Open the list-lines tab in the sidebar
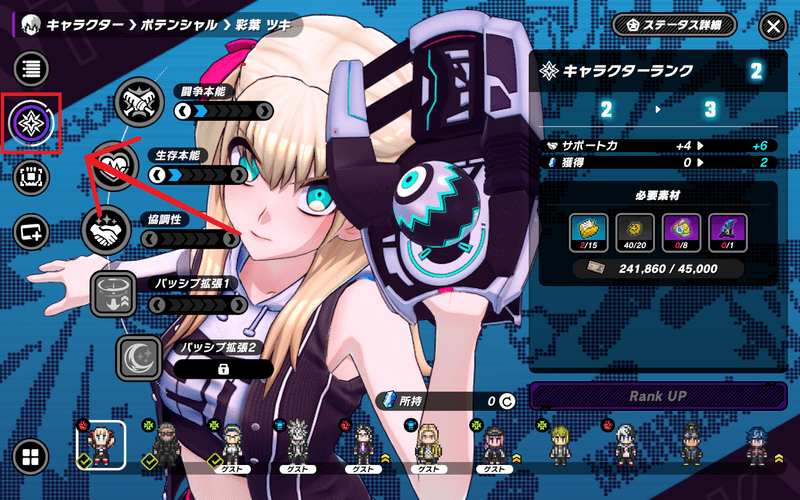800x500 pixels. [32, 69]
